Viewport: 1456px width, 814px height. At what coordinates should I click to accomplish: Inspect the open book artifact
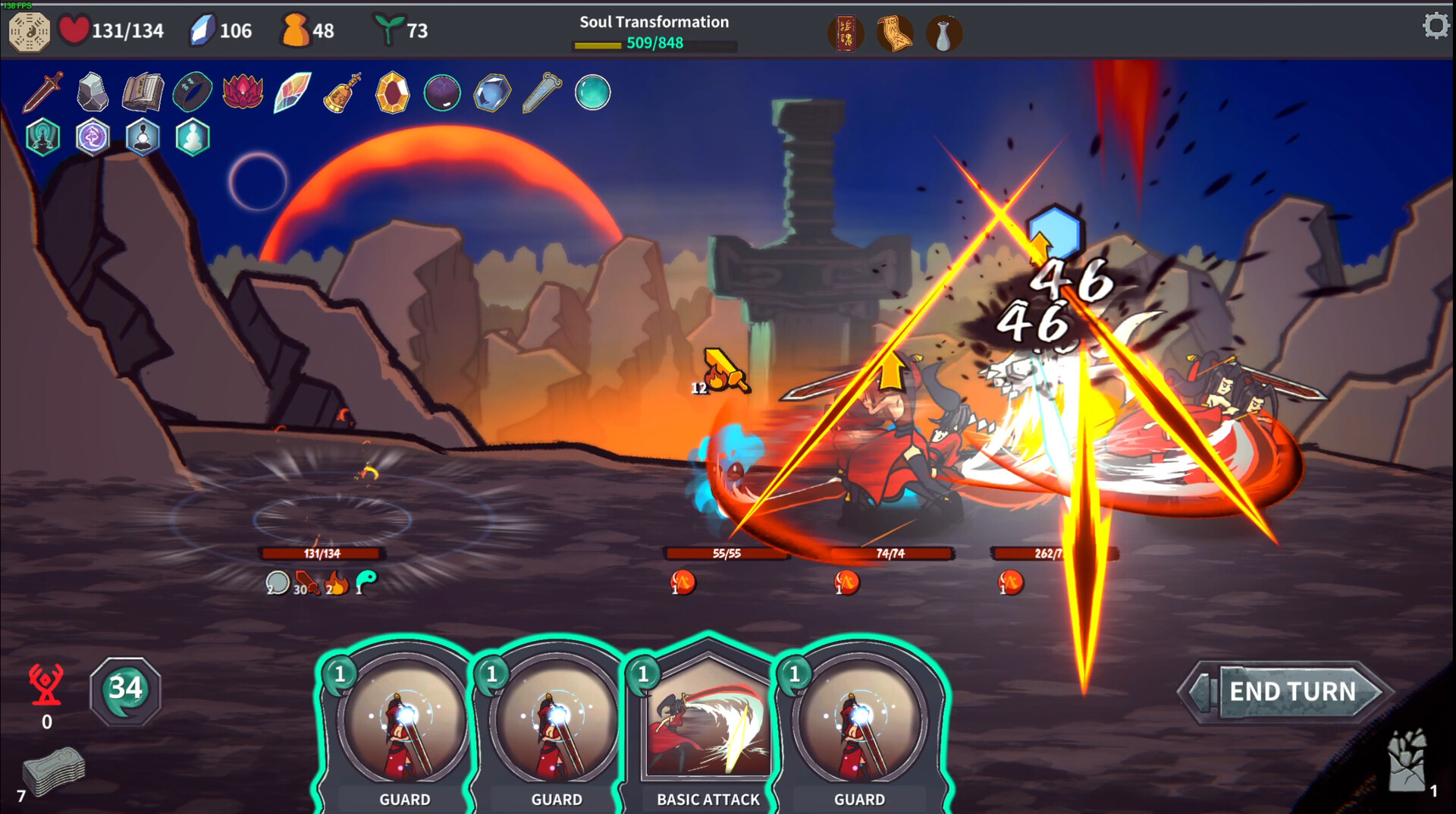143,93
